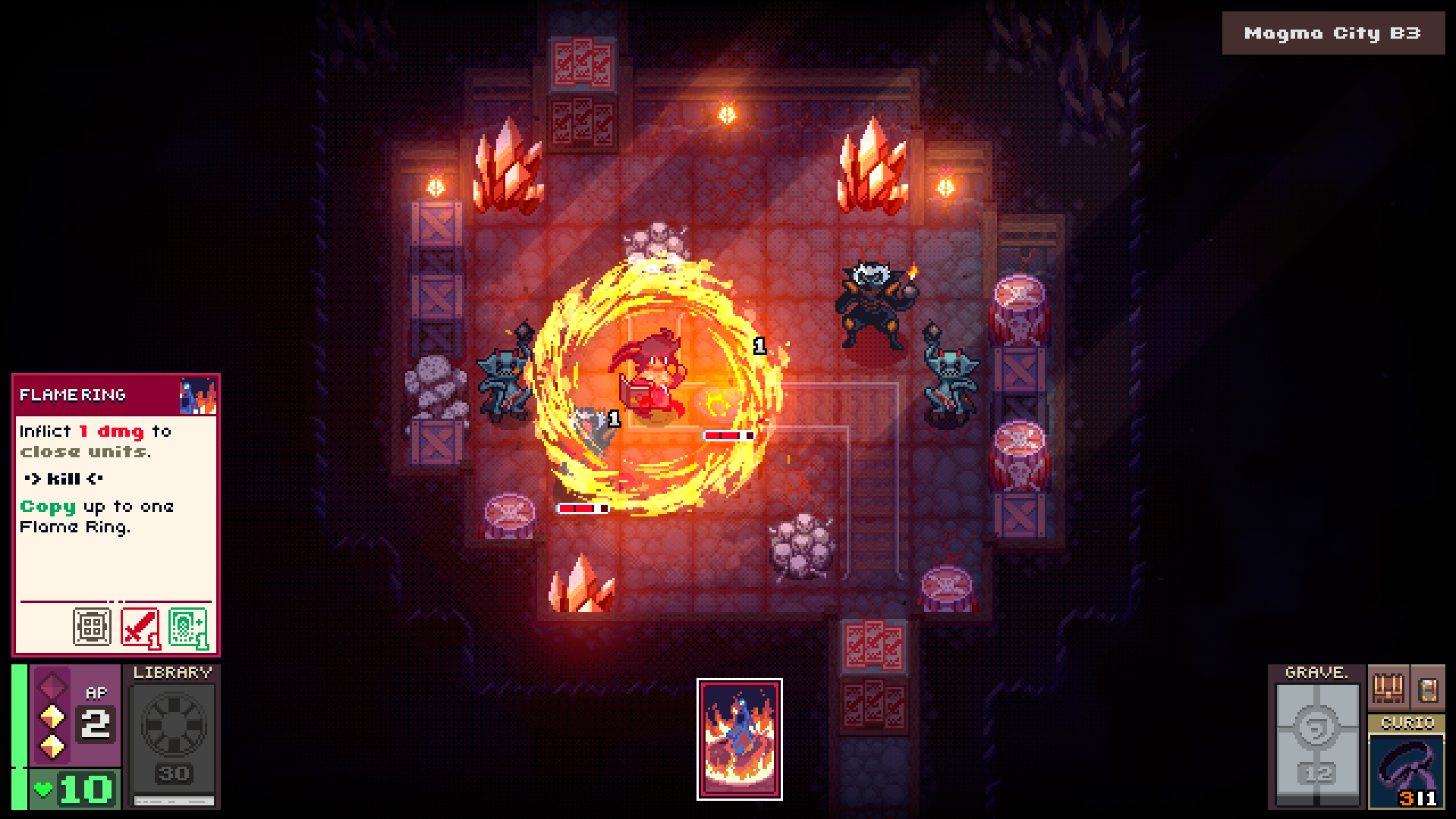Select the Flame Ring card in hand
The height and width of the screenshot is (819, 1456).
click(740, 739)
